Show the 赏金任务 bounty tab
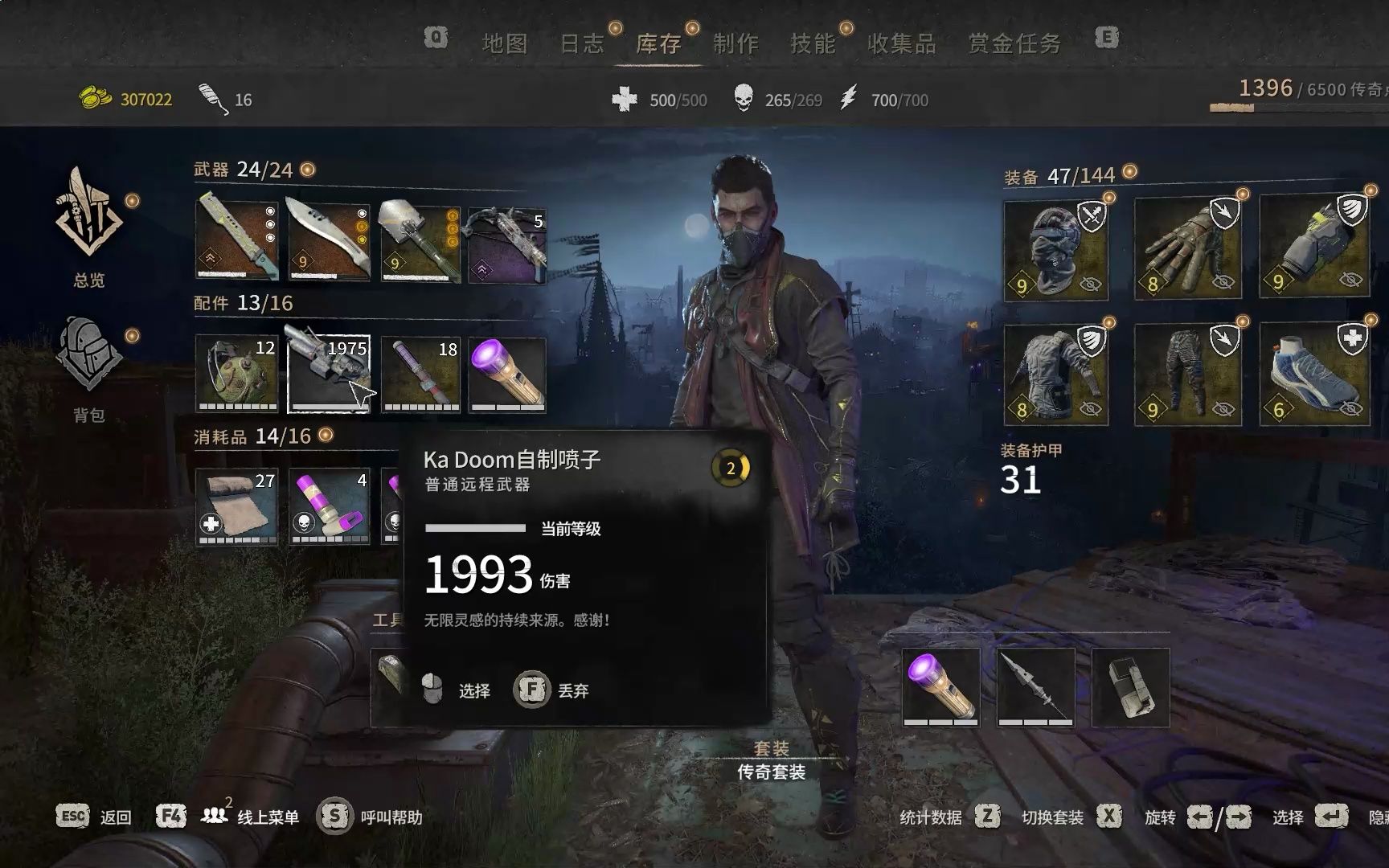The width and height of the screenshot is (1389, 868). tap(1014, 43)
